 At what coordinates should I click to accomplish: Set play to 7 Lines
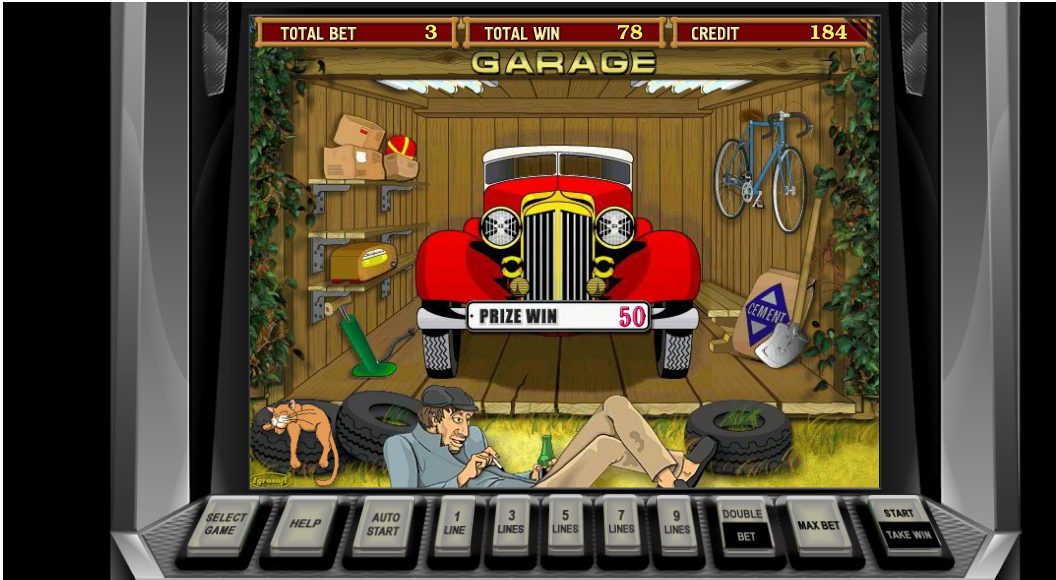tap(621, 524)
